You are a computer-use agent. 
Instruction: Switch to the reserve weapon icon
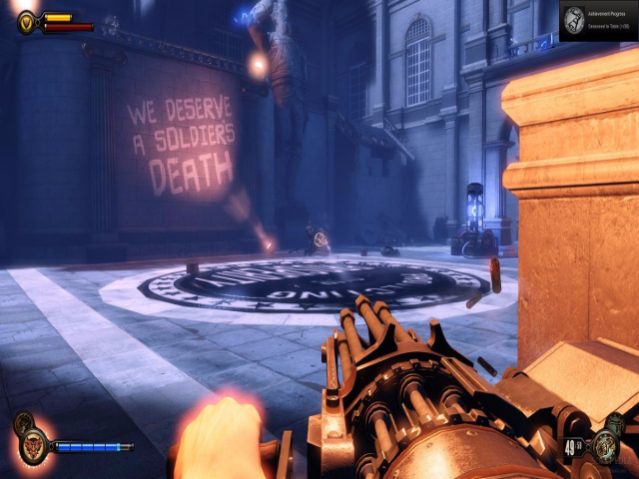(615, 424)
